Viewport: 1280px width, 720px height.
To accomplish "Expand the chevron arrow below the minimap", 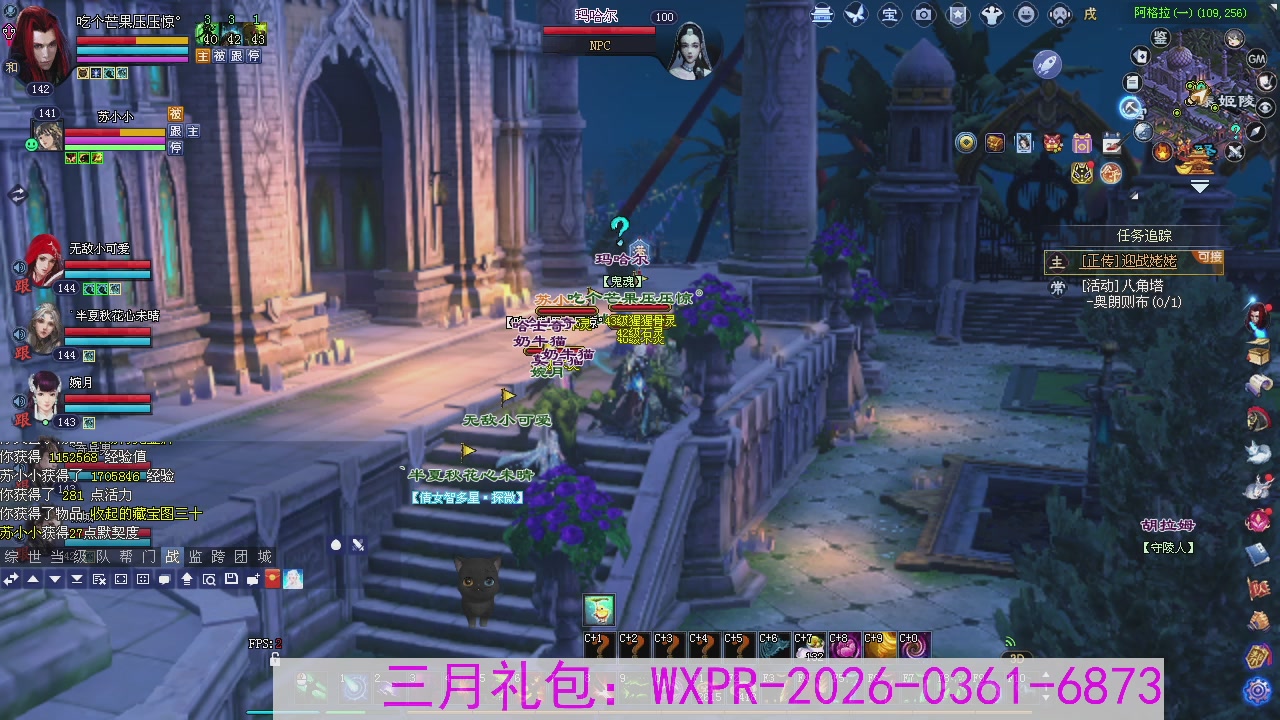I will (1199, 185).
